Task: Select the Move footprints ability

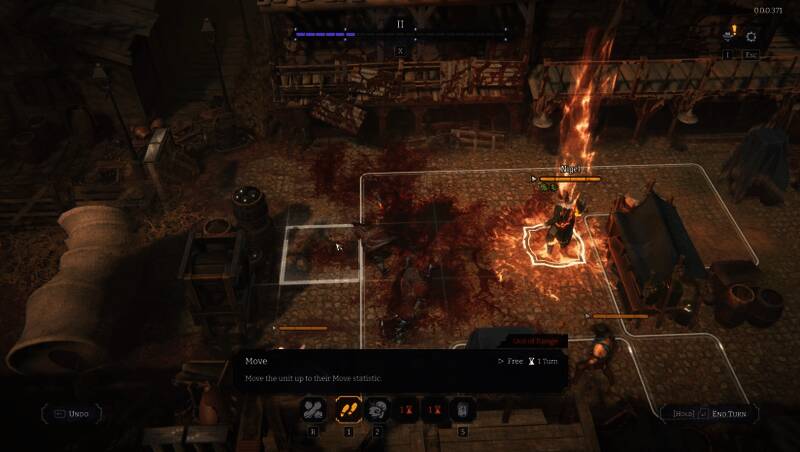Action: 348,409
